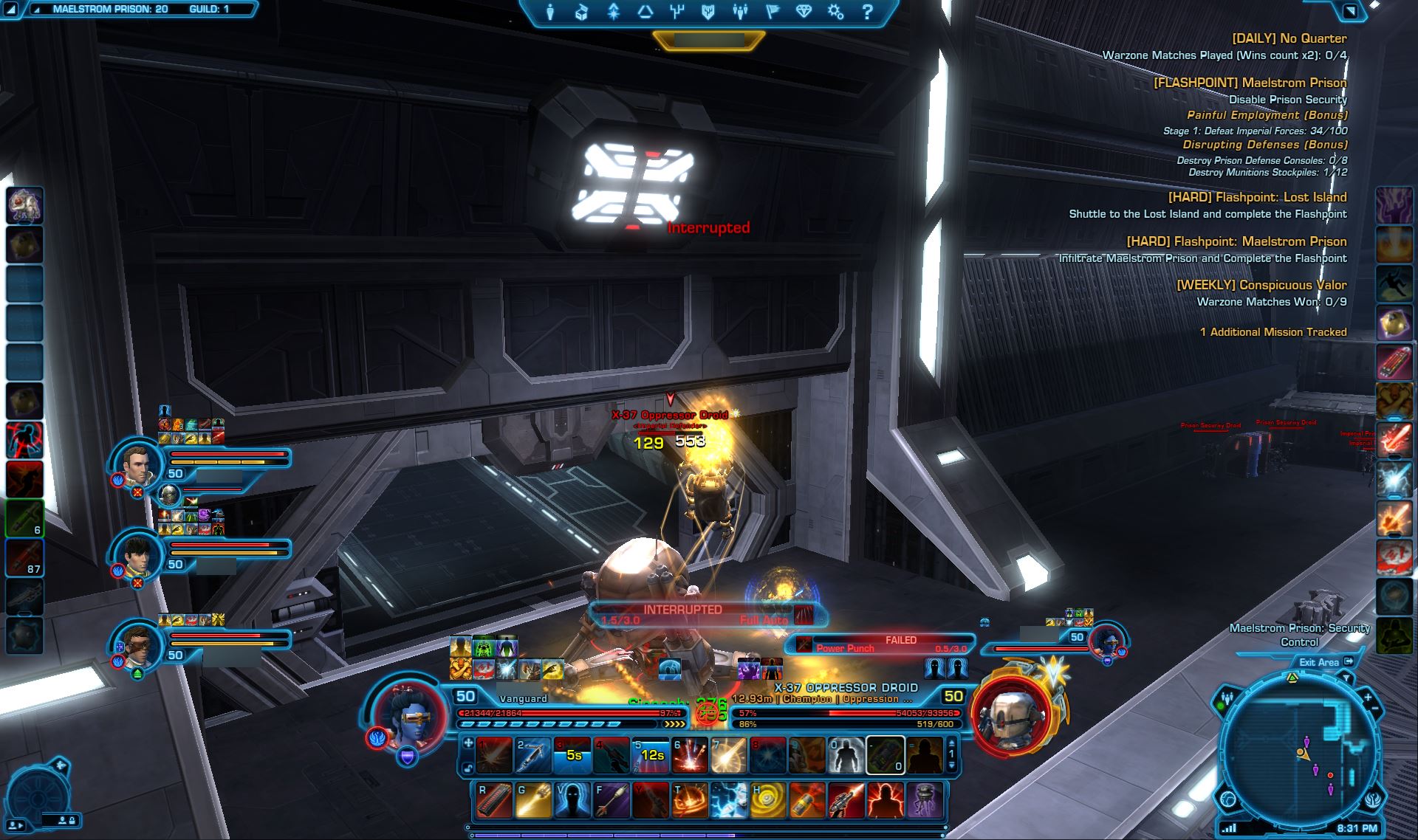Zoom in the minimap with plus button
The height and width of the screenshot is (840, 1418).
[1367, 697]
